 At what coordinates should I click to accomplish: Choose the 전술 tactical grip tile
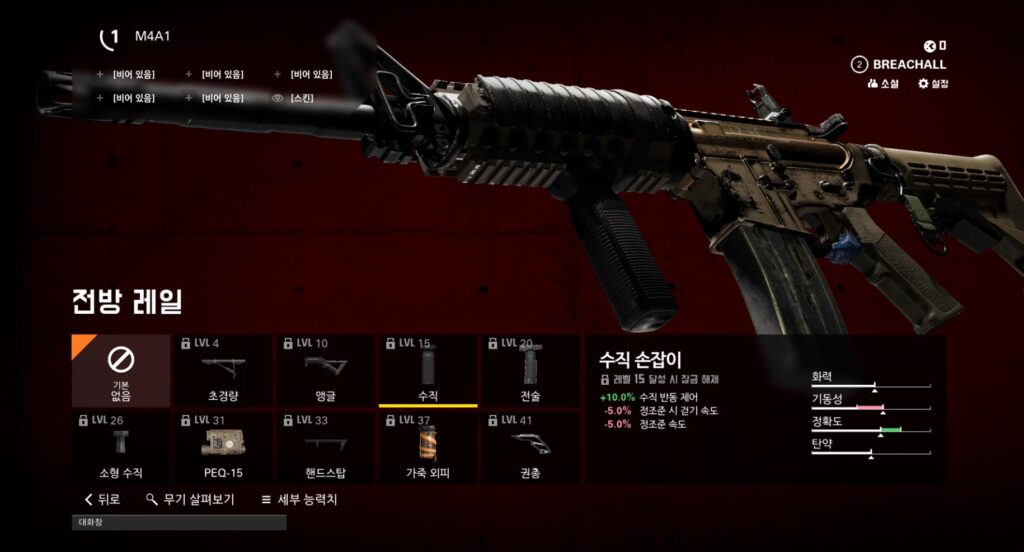click(529, 370)
